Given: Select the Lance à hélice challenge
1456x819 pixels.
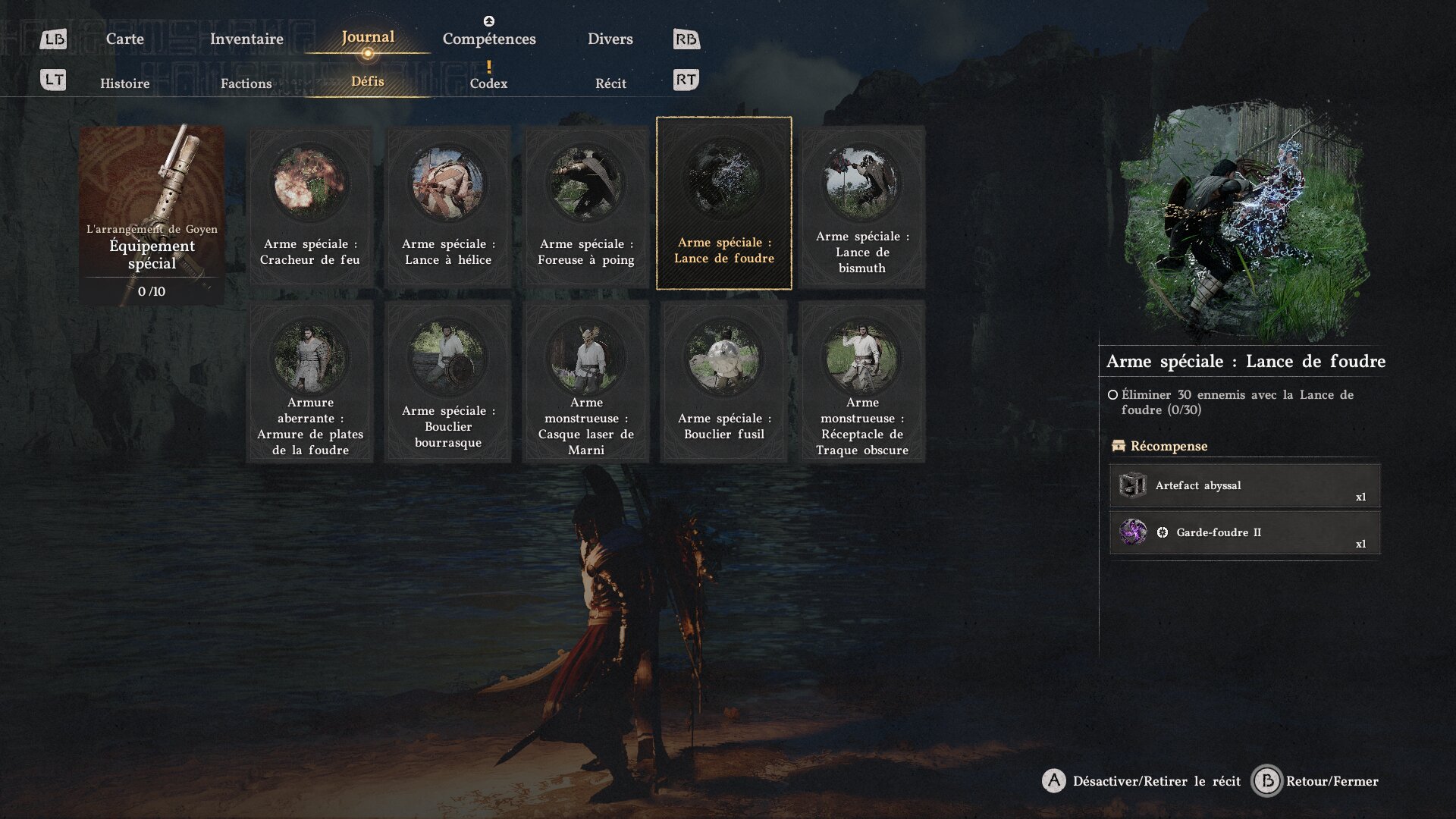Looking at the screenshot, I should point(448,206).
